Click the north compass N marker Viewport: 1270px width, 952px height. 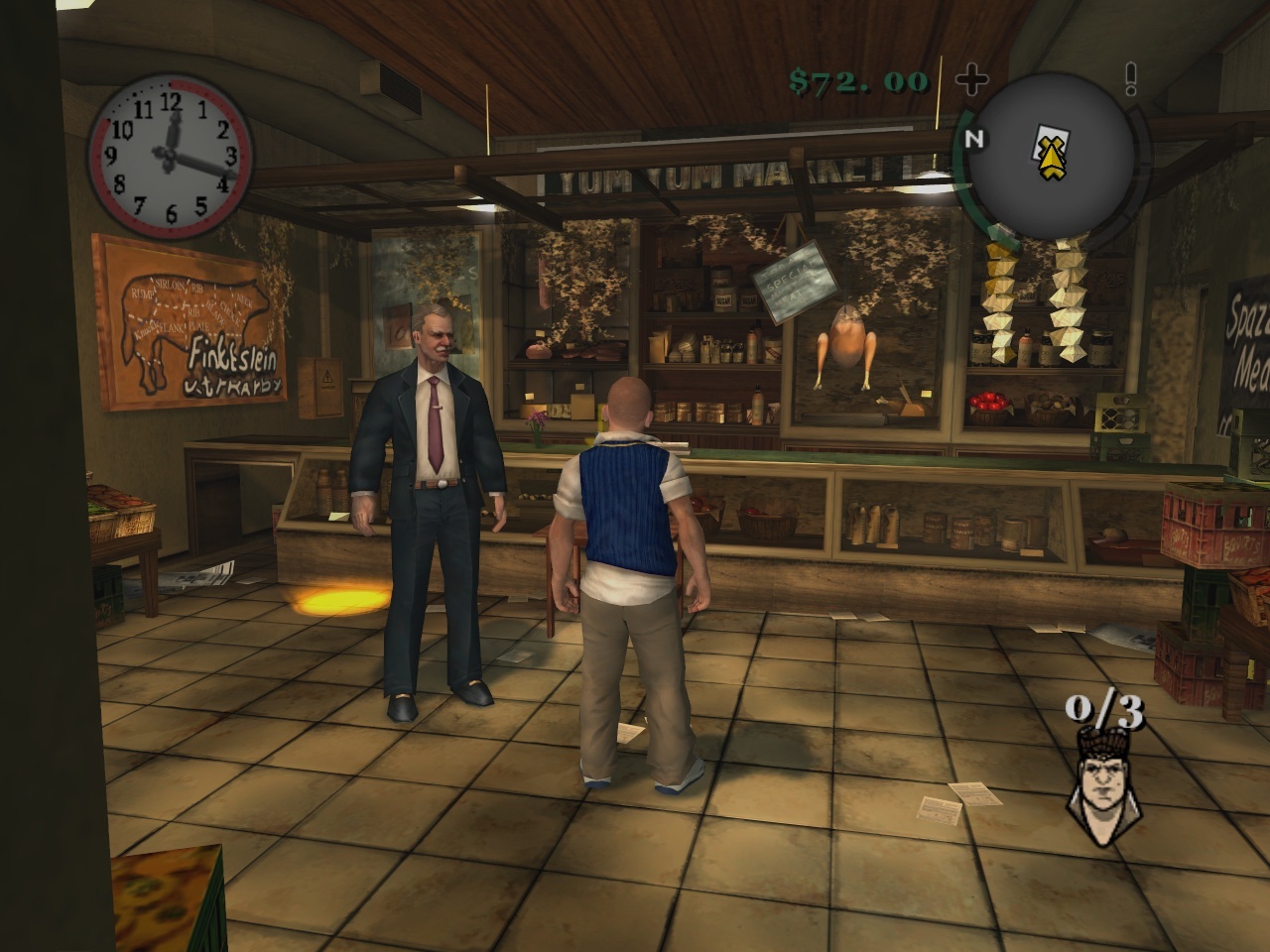point(974,139)
